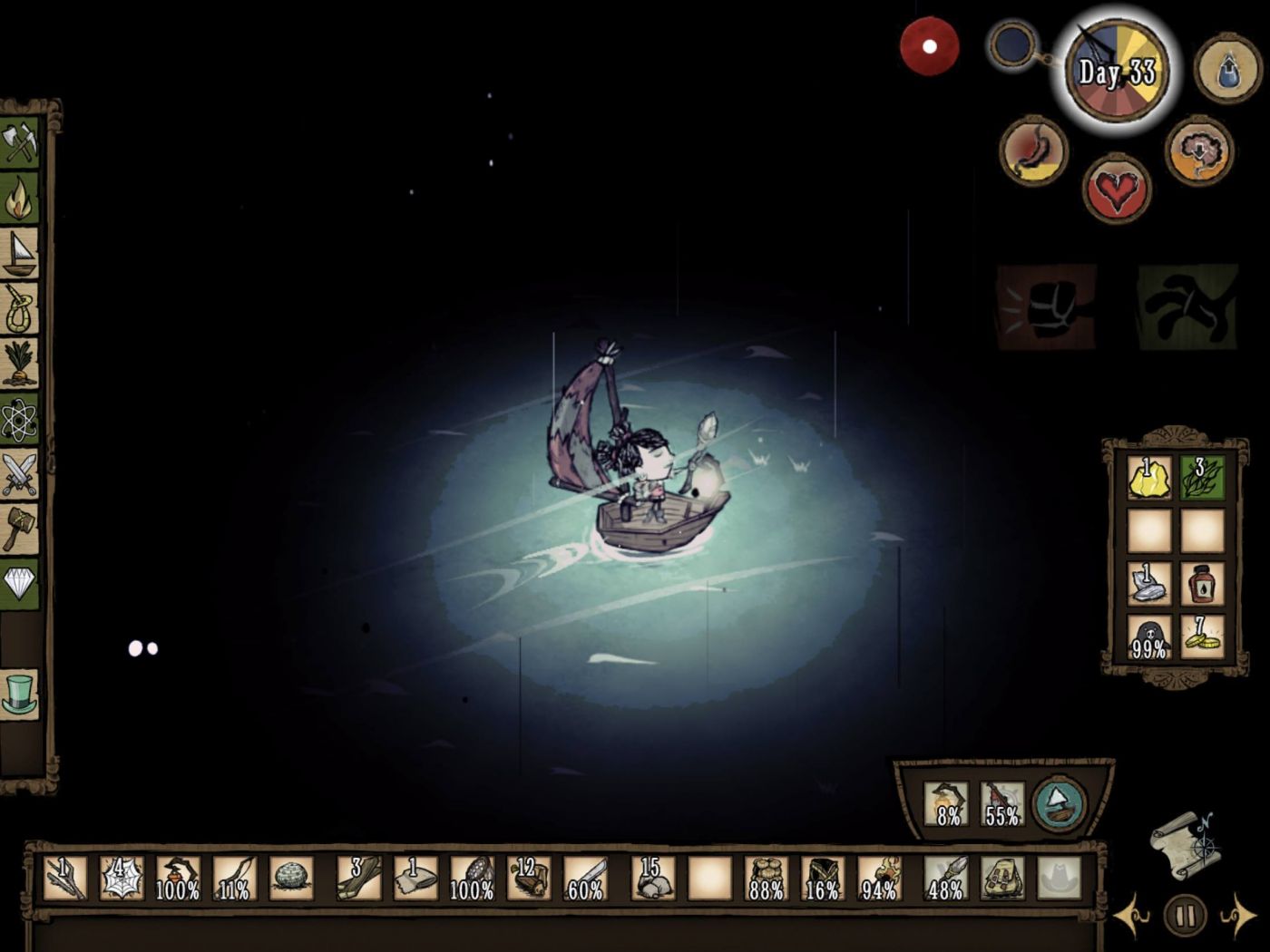Pause the game
The width and height of the screenshot is (1270, 952).
pyautogui.click(x=1185, y=916)
